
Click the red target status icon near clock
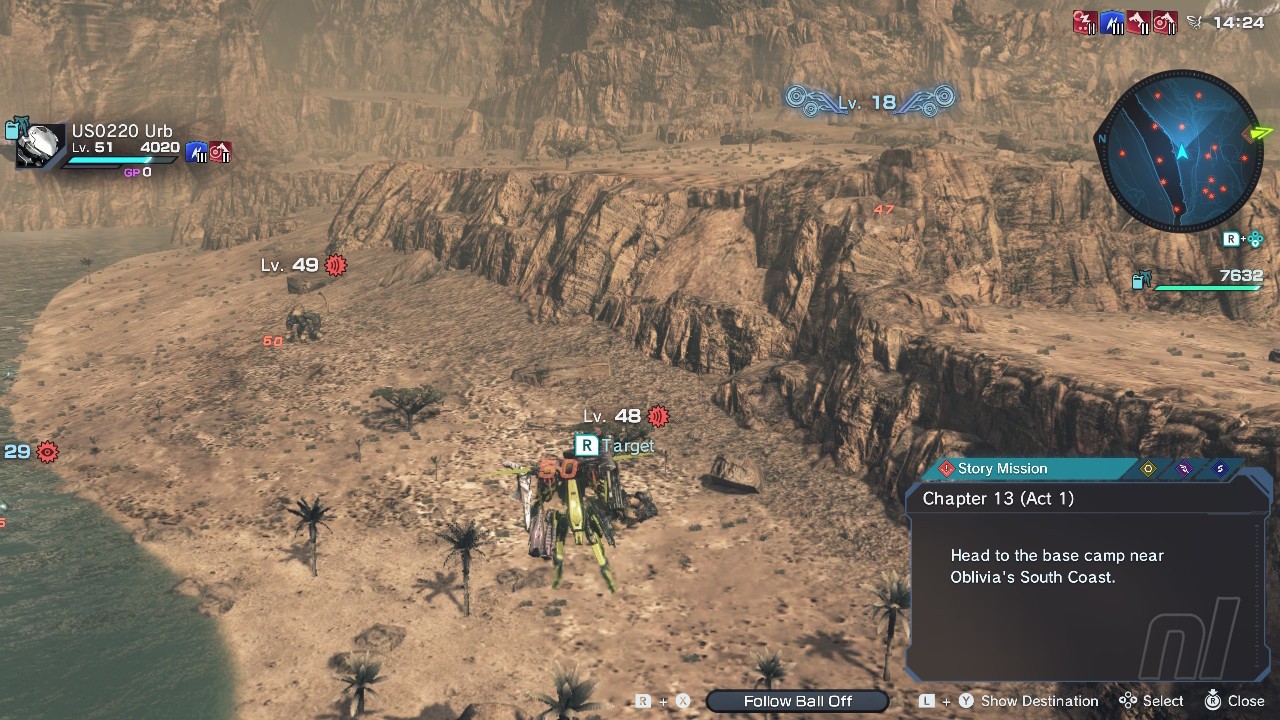[1164, 23]
